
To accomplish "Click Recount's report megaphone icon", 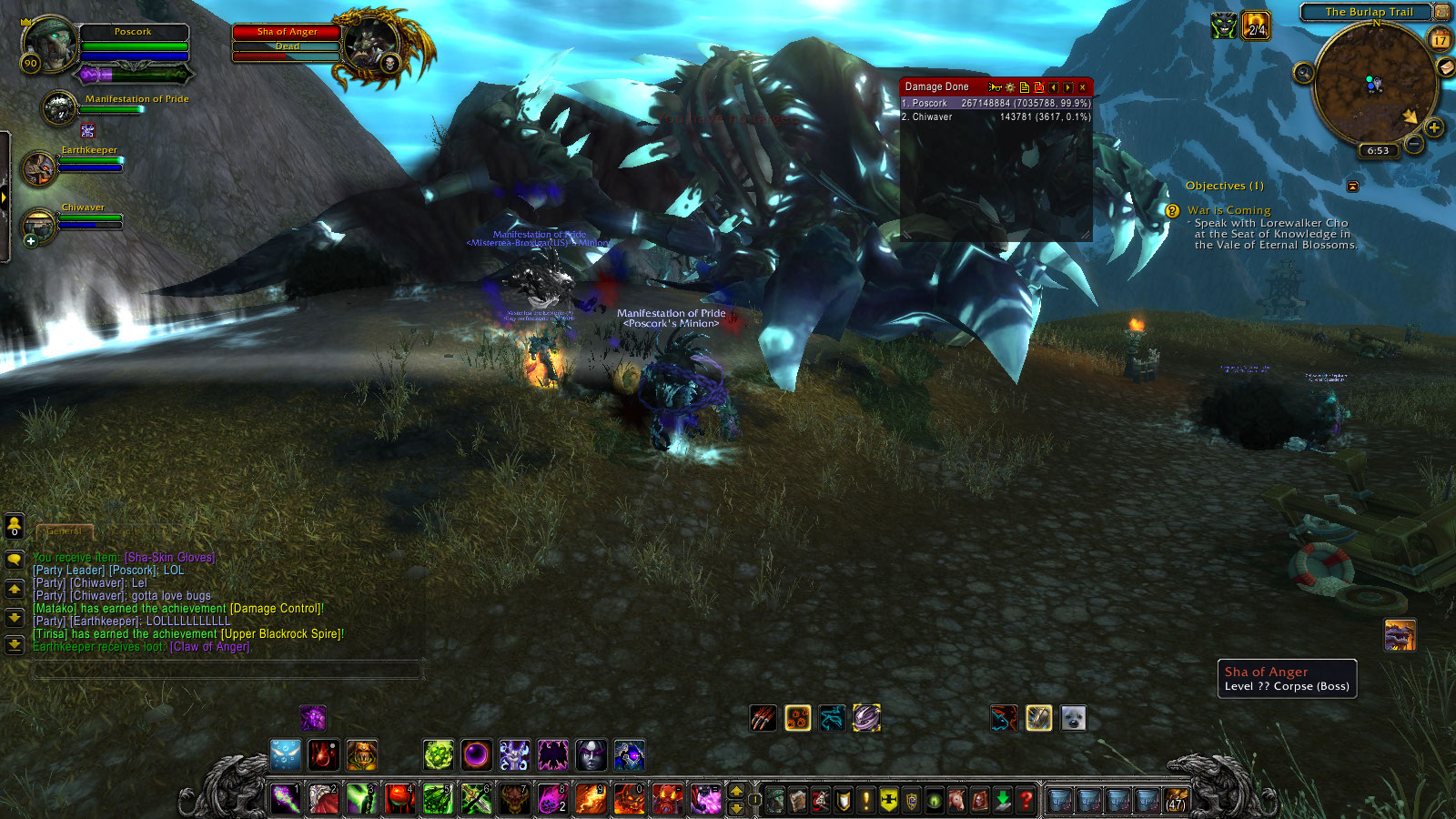I will pyautogui.click(x=996, y=87).
